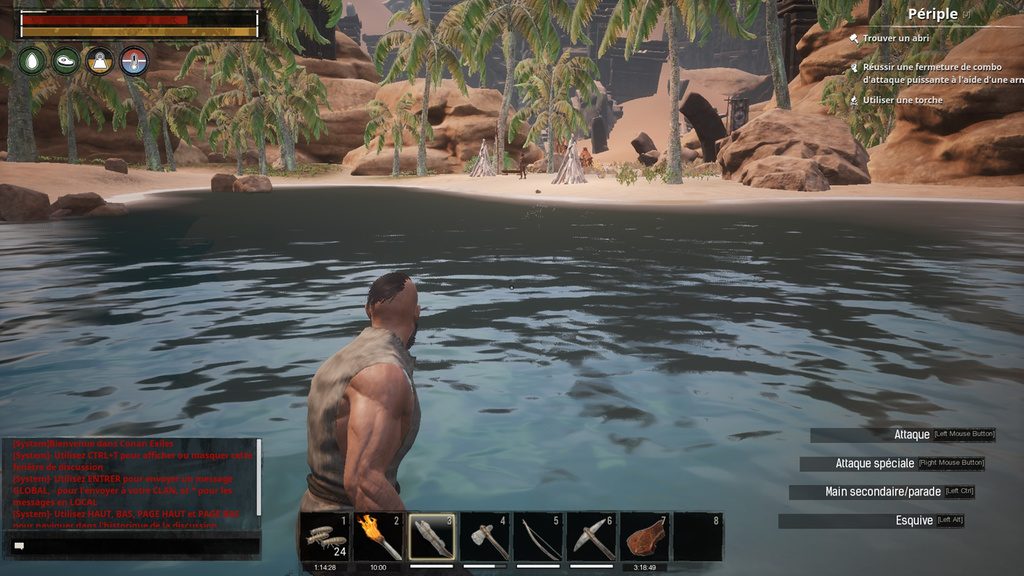Click the chat message input box
This screenshot has width=1024, height=576.
(x=135, y=546)
